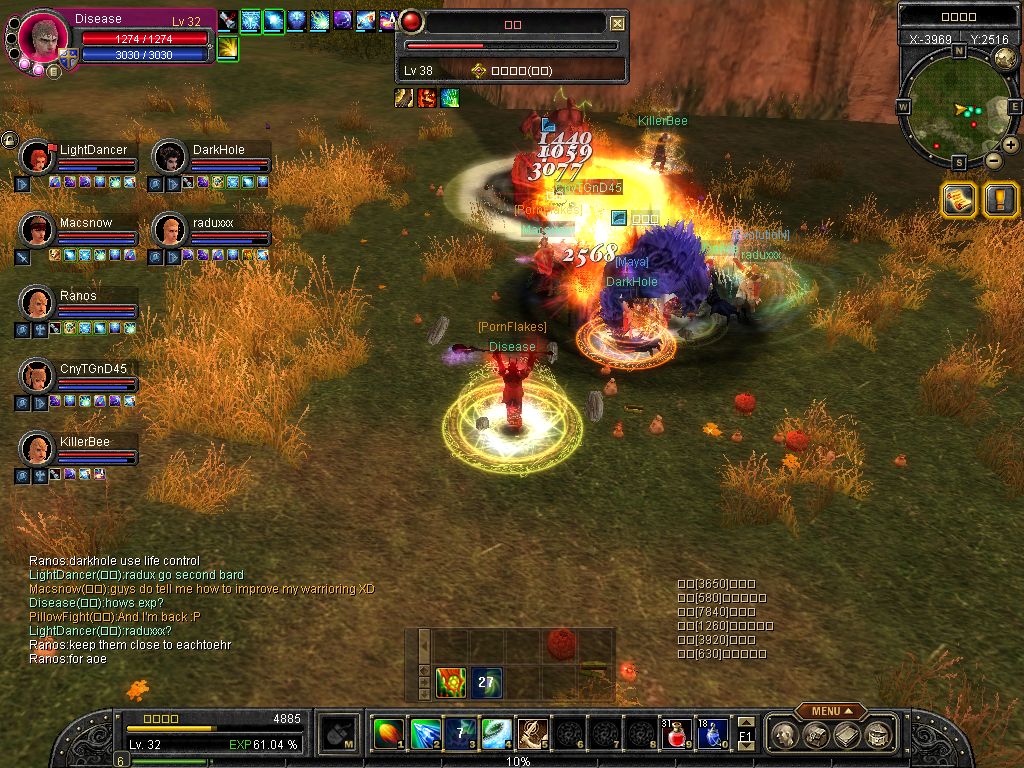This screenshot has width=1024, height=768.
Task: Toggle the mouse mode M button
Action: point(340,735)
